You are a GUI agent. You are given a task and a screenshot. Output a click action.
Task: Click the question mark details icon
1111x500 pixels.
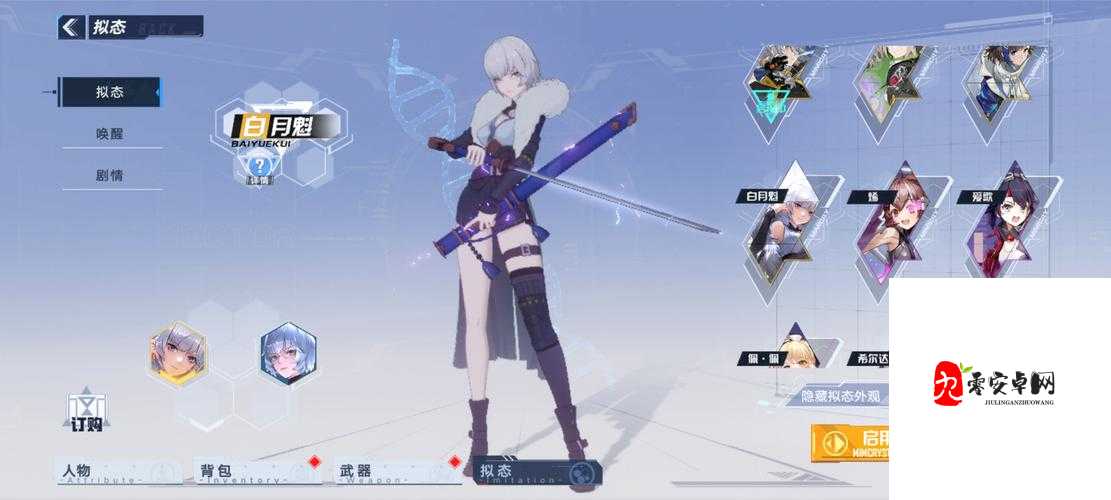pos(260,166)
